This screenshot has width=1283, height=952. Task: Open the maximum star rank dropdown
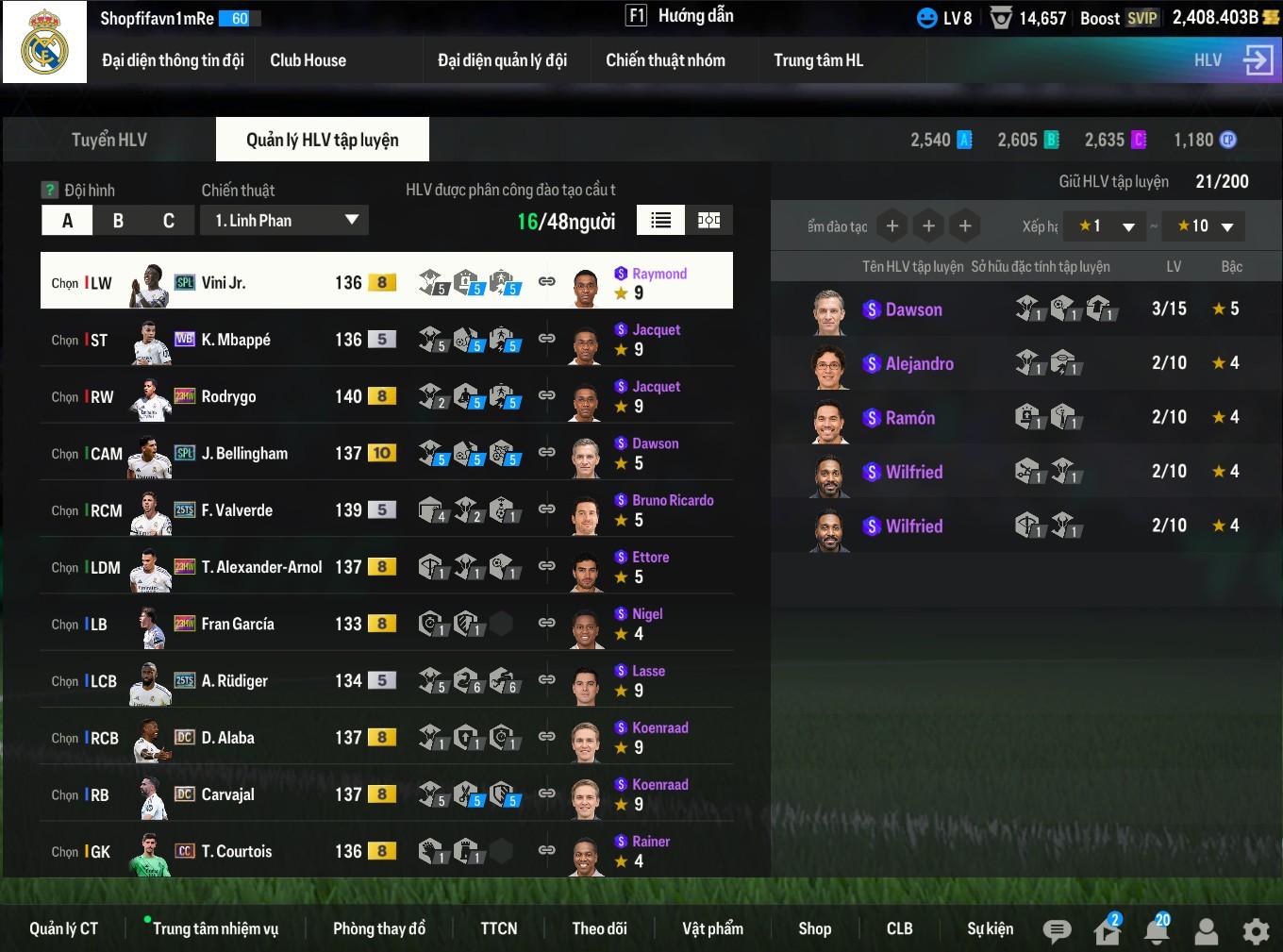(x=1206, y=226)
